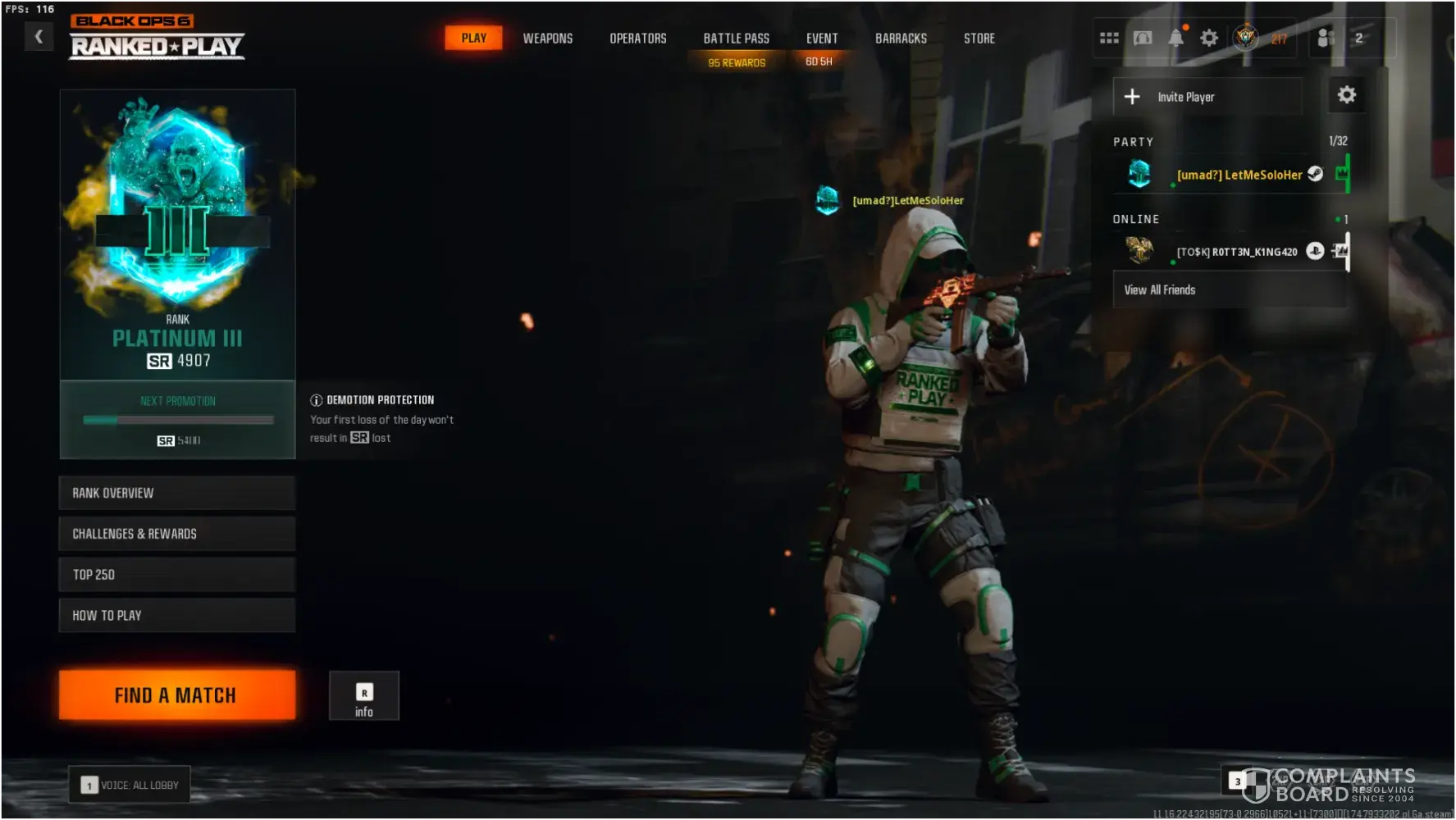View All Friends list
Viewport: 1456px width, 820px height.
1229,290
